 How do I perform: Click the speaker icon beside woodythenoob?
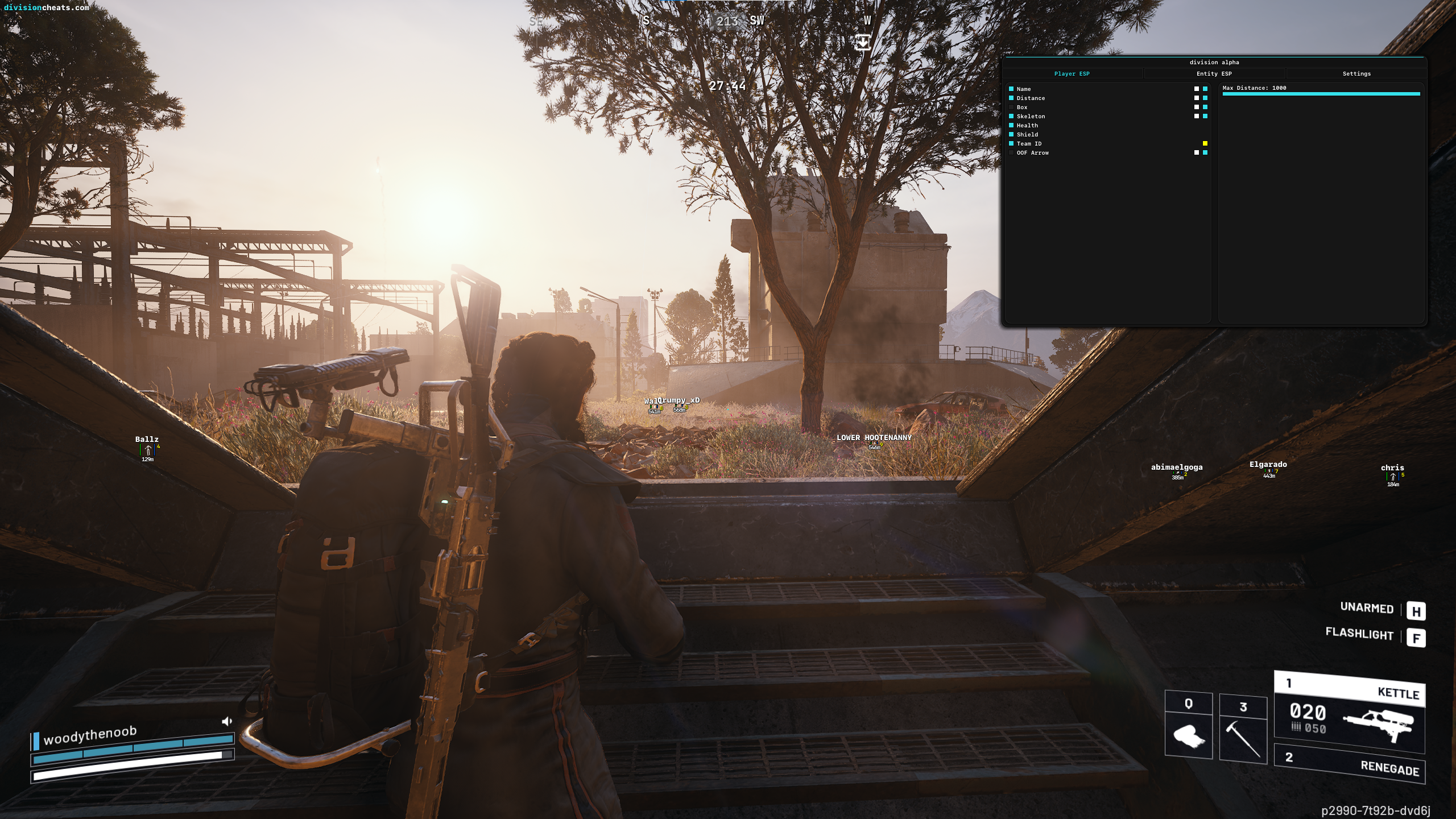(227, 722)
